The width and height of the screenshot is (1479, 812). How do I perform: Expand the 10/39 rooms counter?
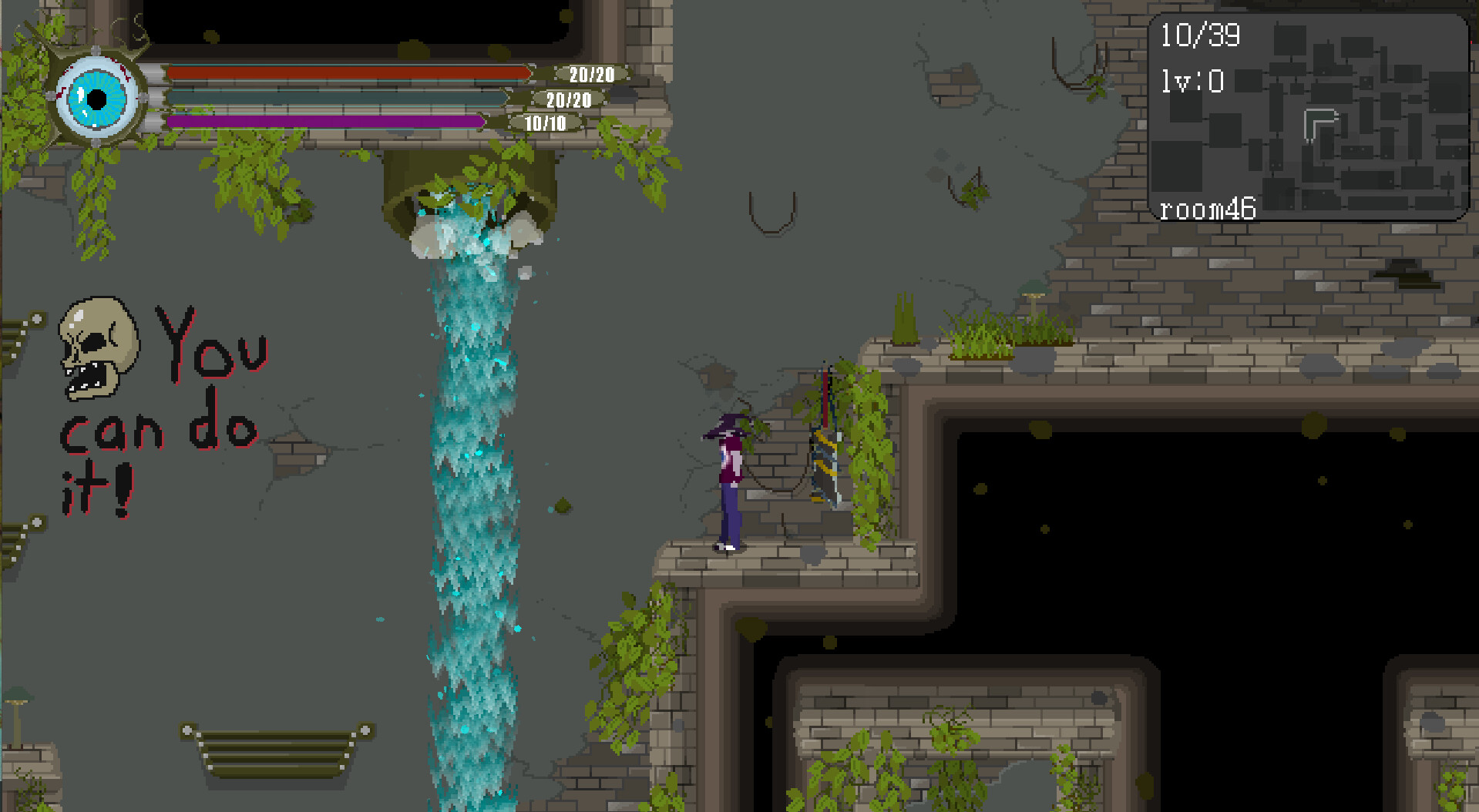(x=1200, y=35)
